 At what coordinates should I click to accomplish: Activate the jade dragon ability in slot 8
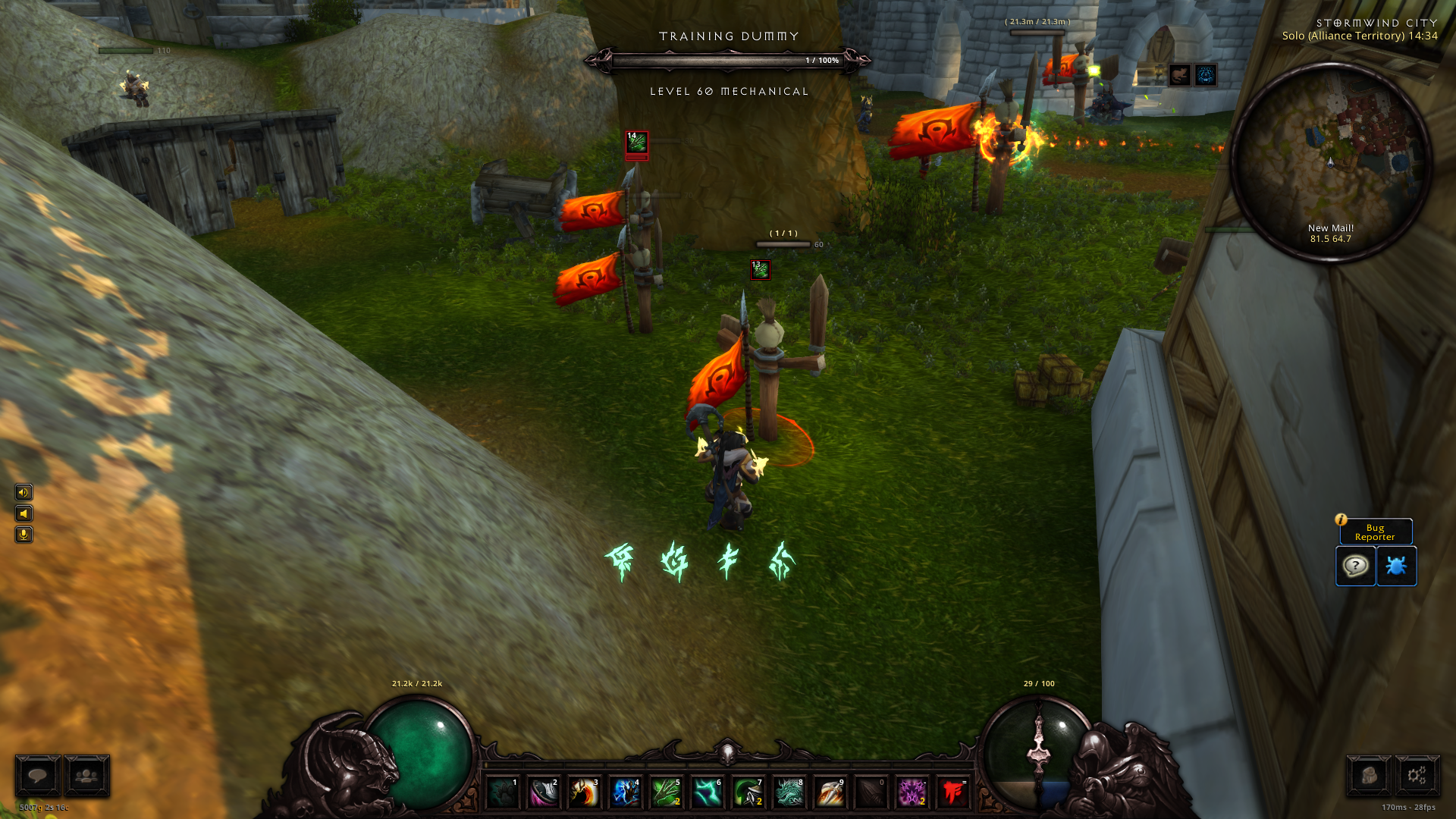(x=789, y=793)
